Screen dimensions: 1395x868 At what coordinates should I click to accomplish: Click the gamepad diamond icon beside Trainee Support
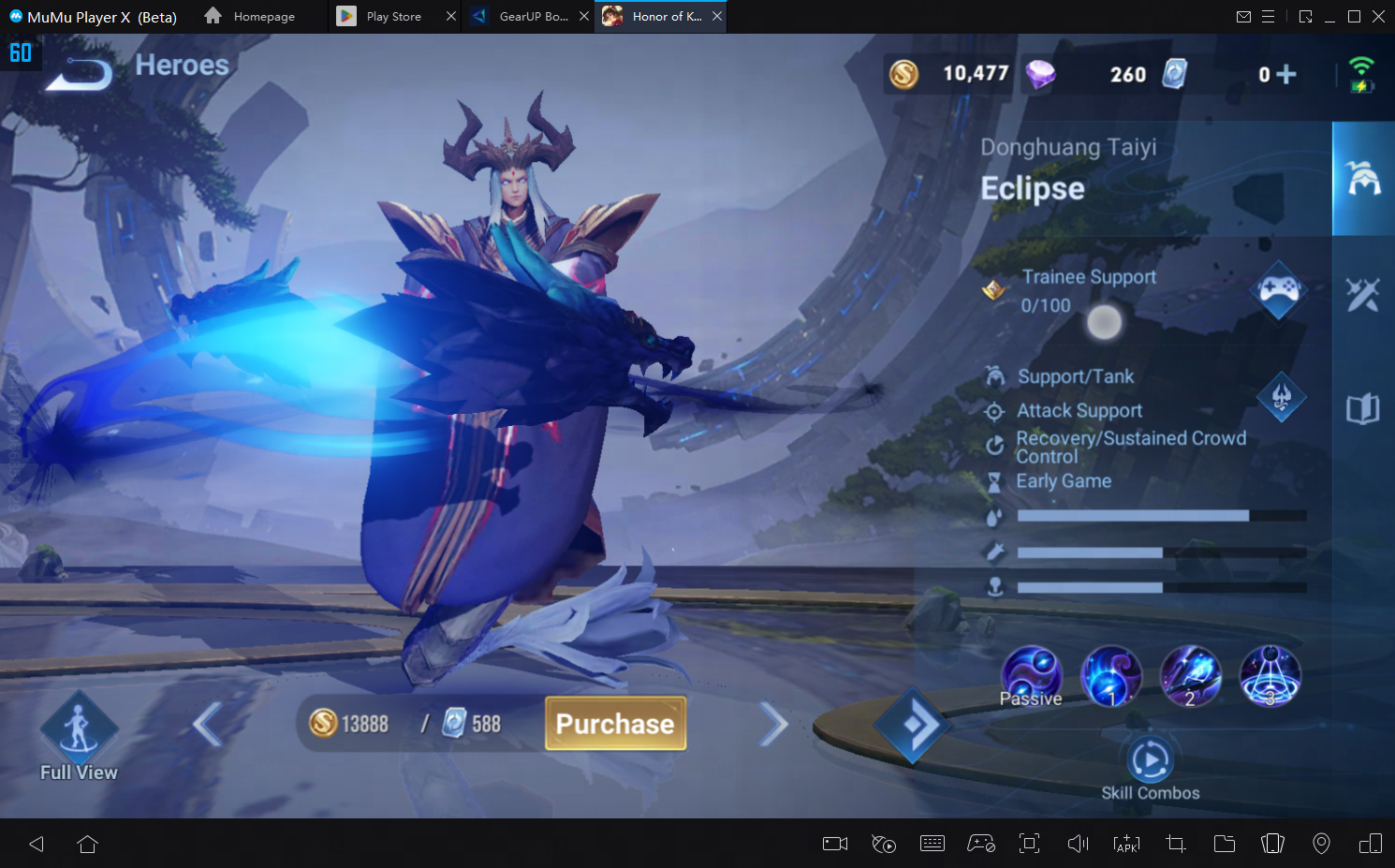click(x=1279, y=289)
